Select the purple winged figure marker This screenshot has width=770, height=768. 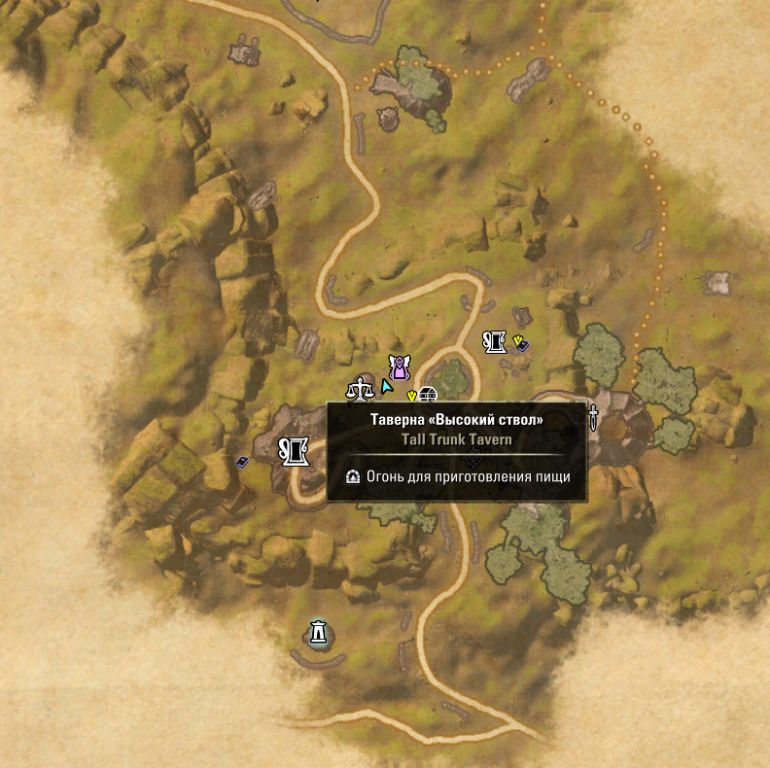point(399,367)
